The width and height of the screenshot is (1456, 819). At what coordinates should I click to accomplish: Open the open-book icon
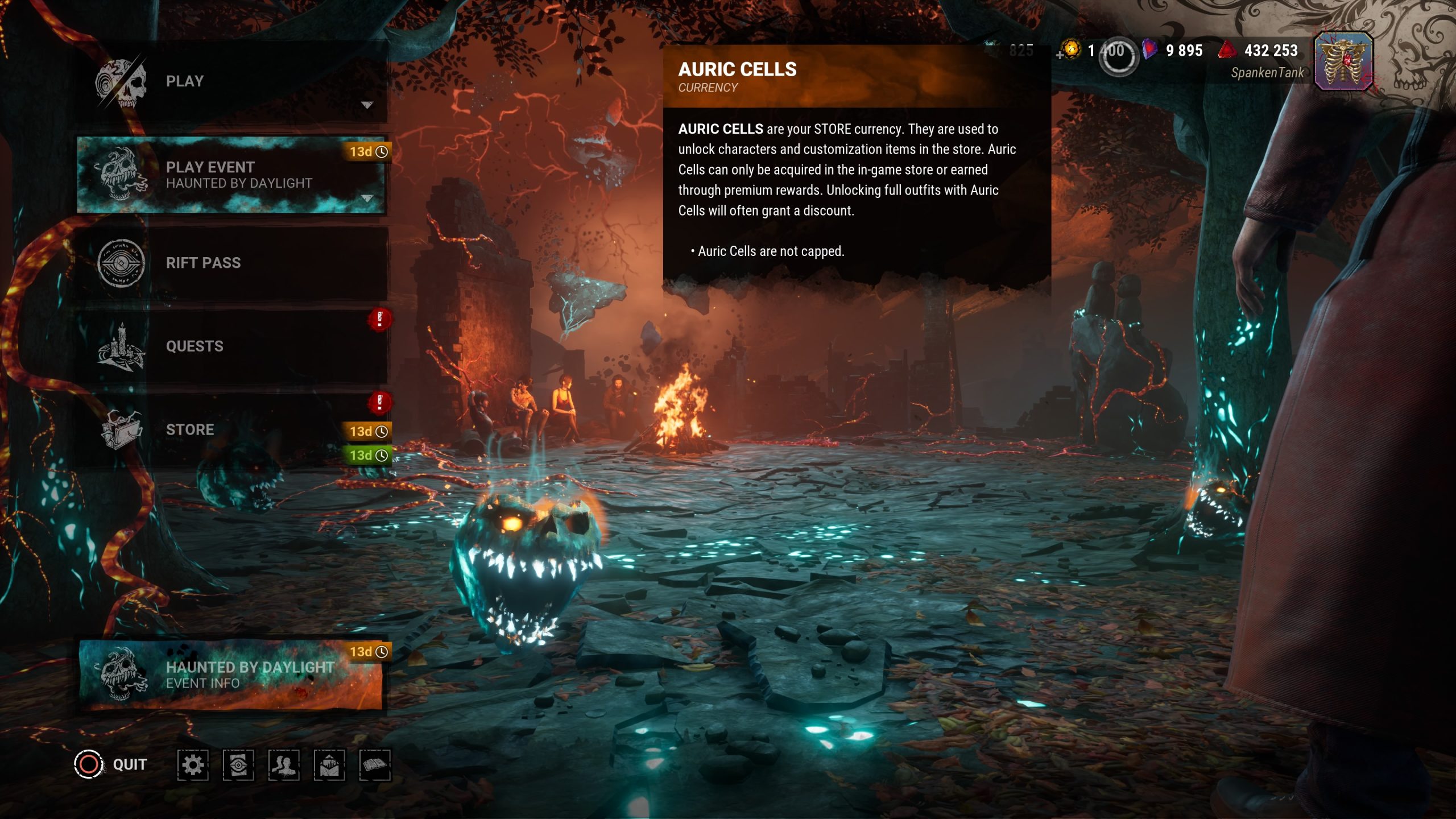pyautogui.click(x=375, y=765)
